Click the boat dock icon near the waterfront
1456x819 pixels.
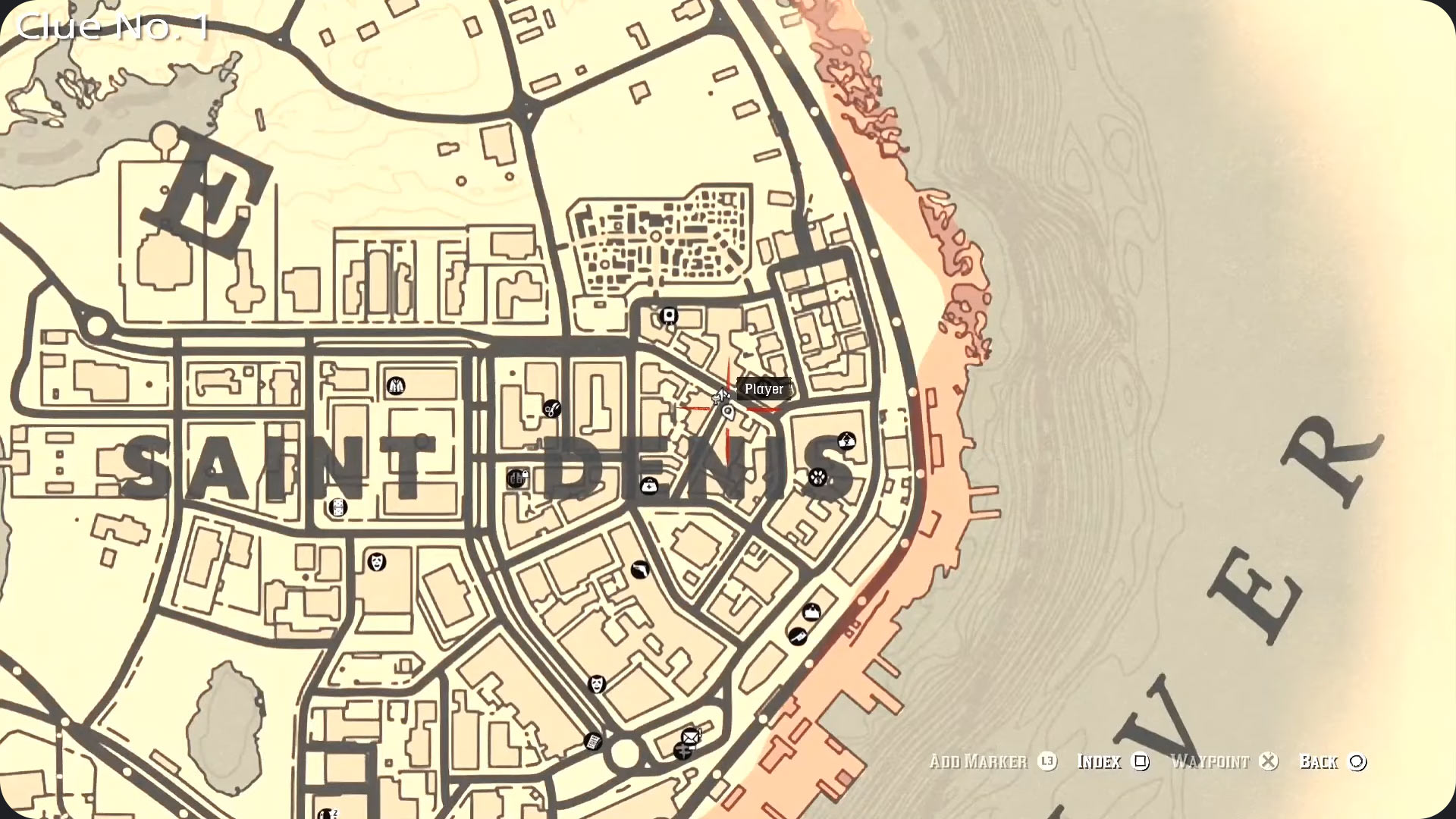811,613
